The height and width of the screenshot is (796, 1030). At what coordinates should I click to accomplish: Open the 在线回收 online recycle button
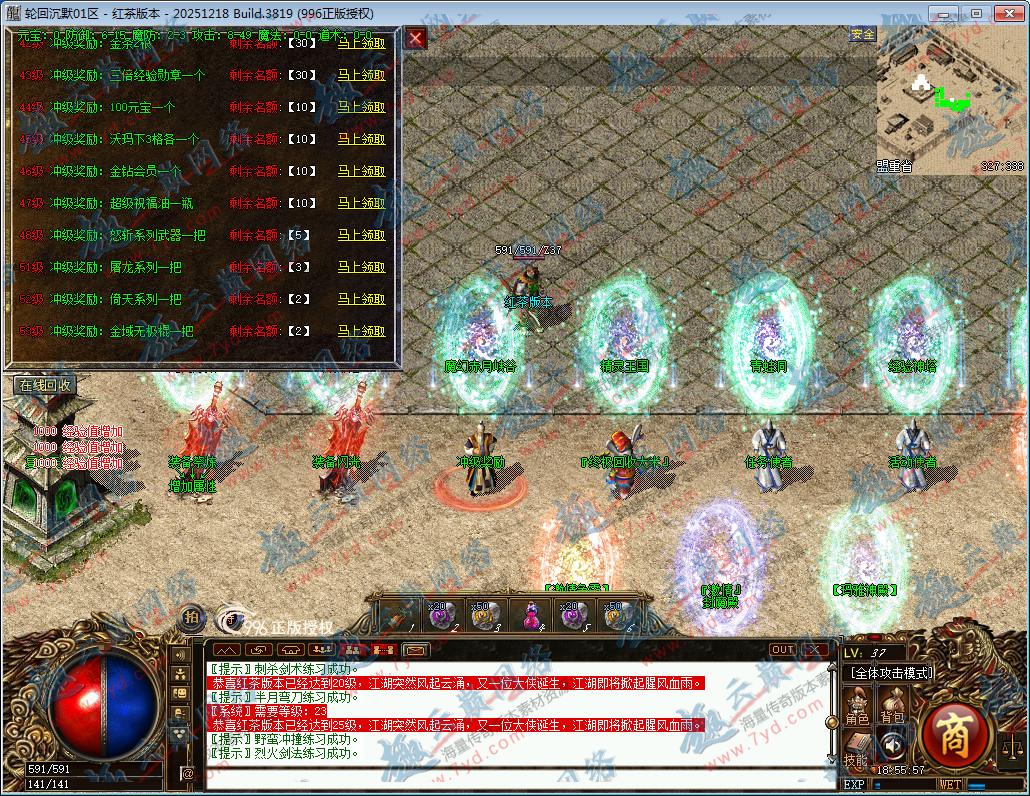[43, 384]
